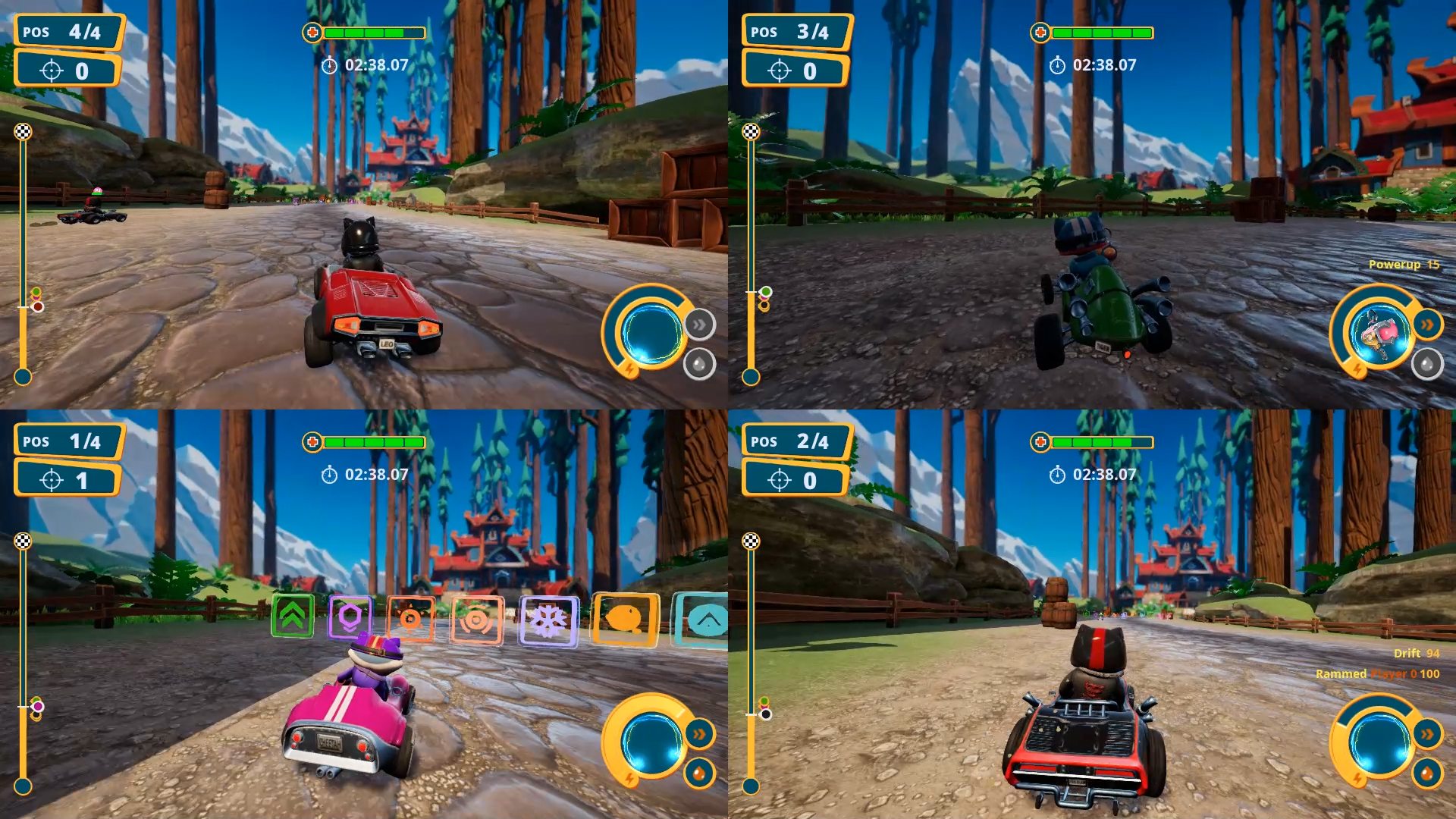Expand the double-chevron button on Player 2's powerup wheel

1429,323
